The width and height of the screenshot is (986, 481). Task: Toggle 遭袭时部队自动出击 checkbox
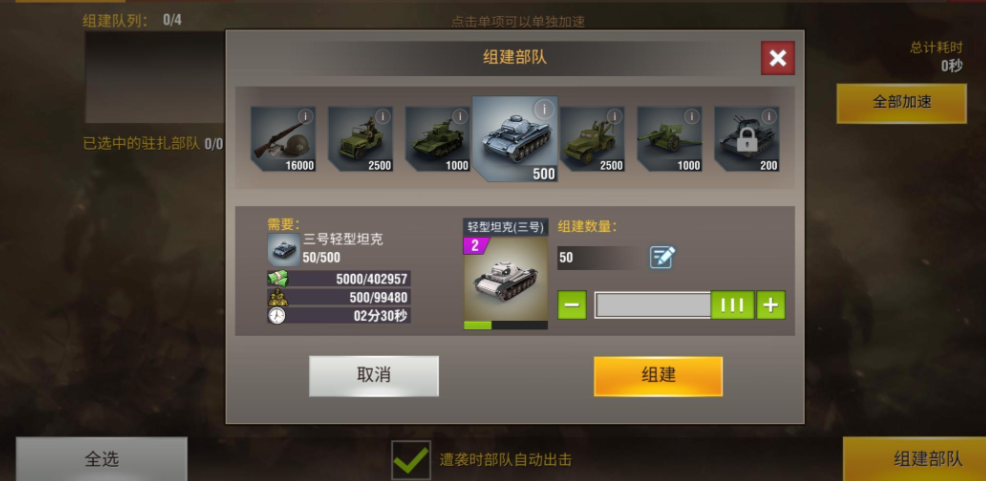point(410,460)
